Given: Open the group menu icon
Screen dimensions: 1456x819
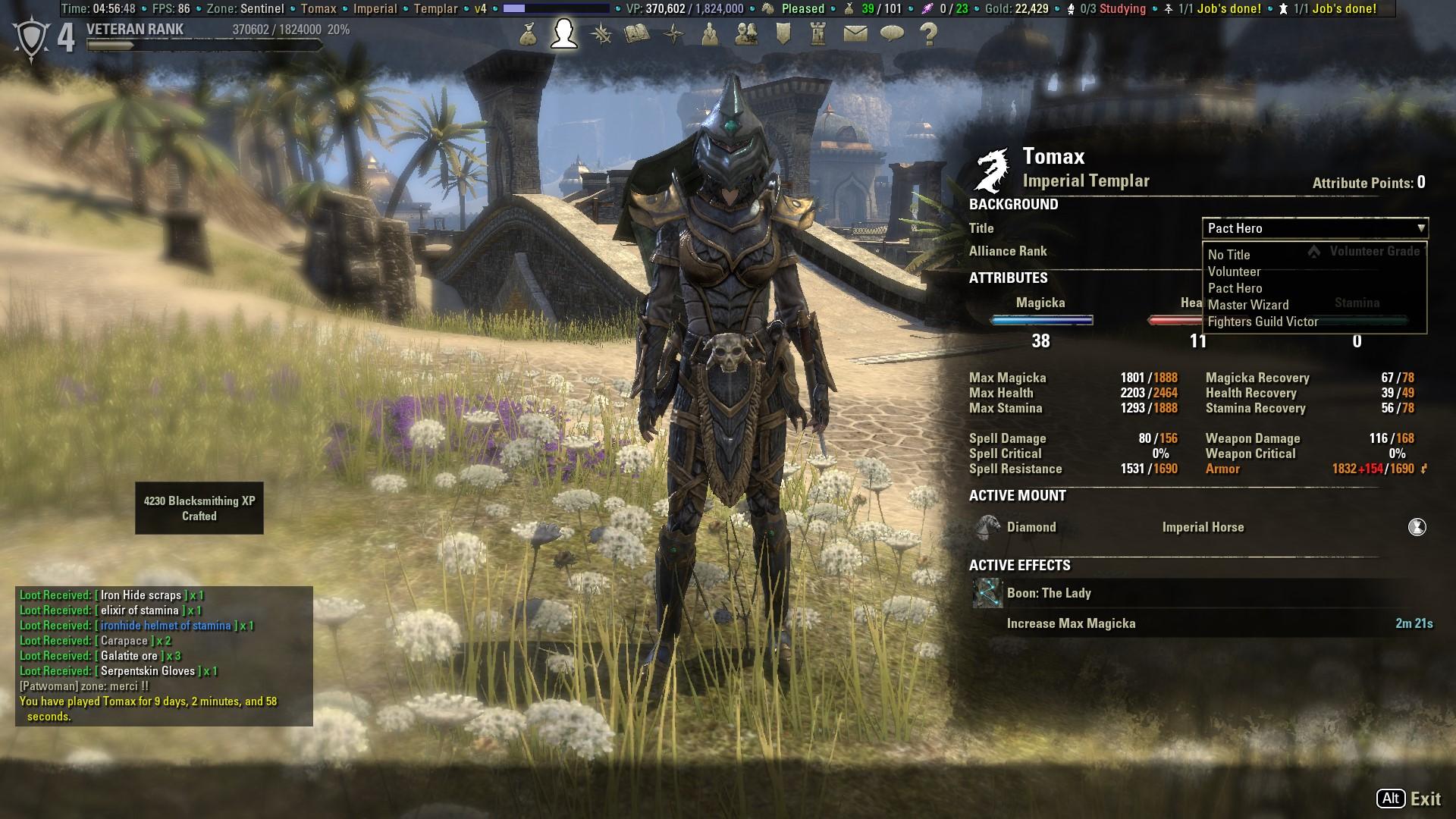Looking at the screenshot, I should click(710, 34).
